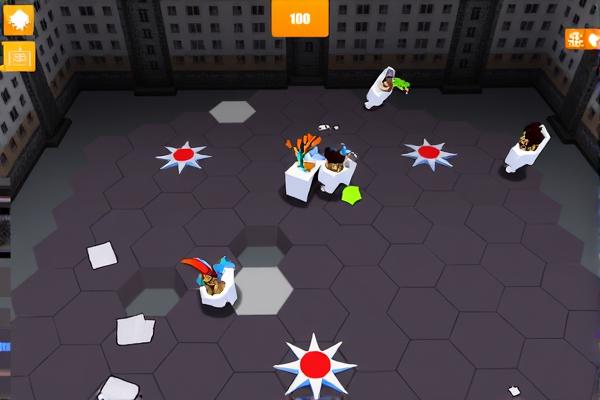The width and height of the screenshot is (600, 400).
Task: Tap the orange button in the top-right corner
Action: 582,39
